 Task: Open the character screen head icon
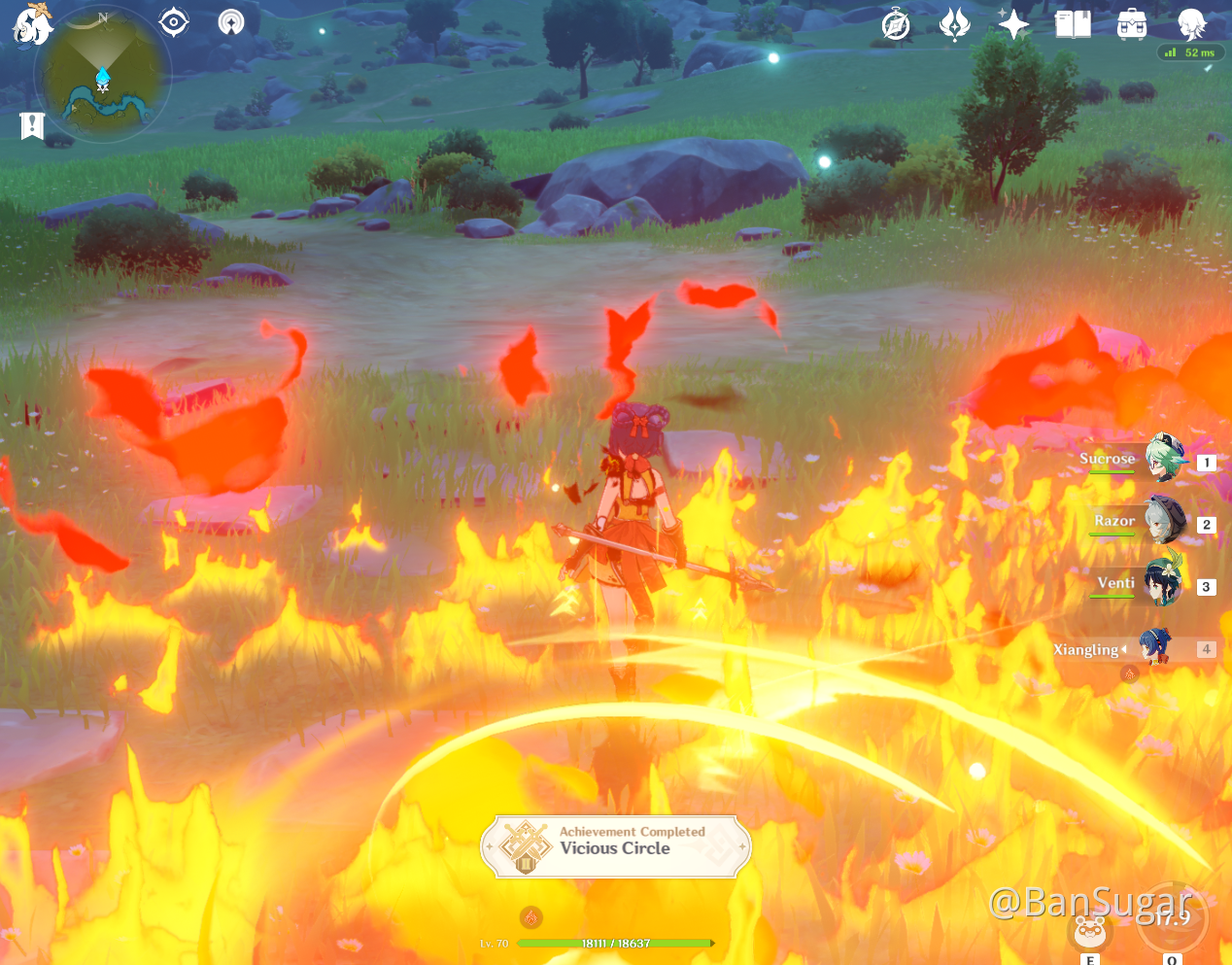coord(1191,23)
